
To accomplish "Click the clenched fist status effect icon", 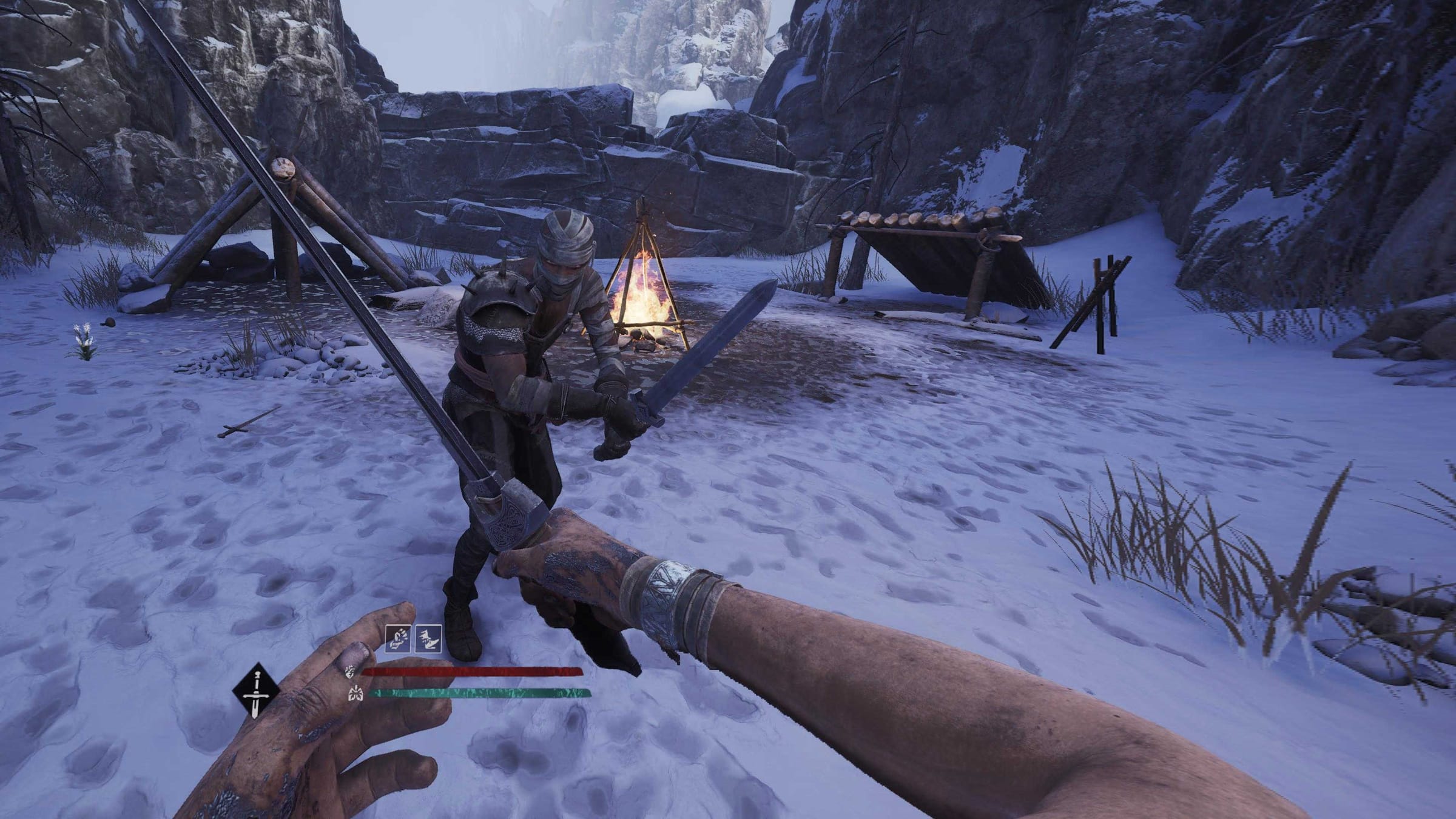I will coord(398,639).
